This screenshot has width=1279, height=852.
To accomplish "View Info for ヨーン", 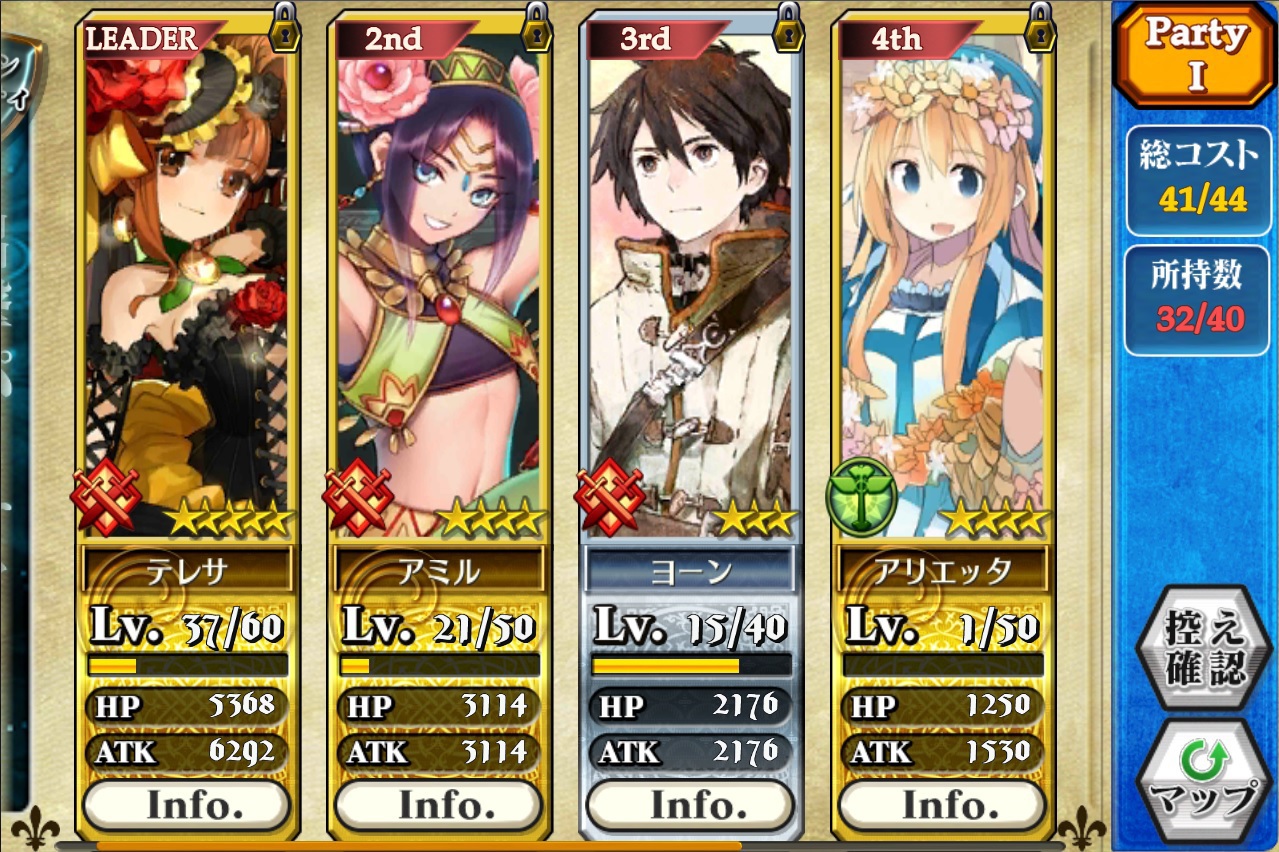I will coord(691,805).
